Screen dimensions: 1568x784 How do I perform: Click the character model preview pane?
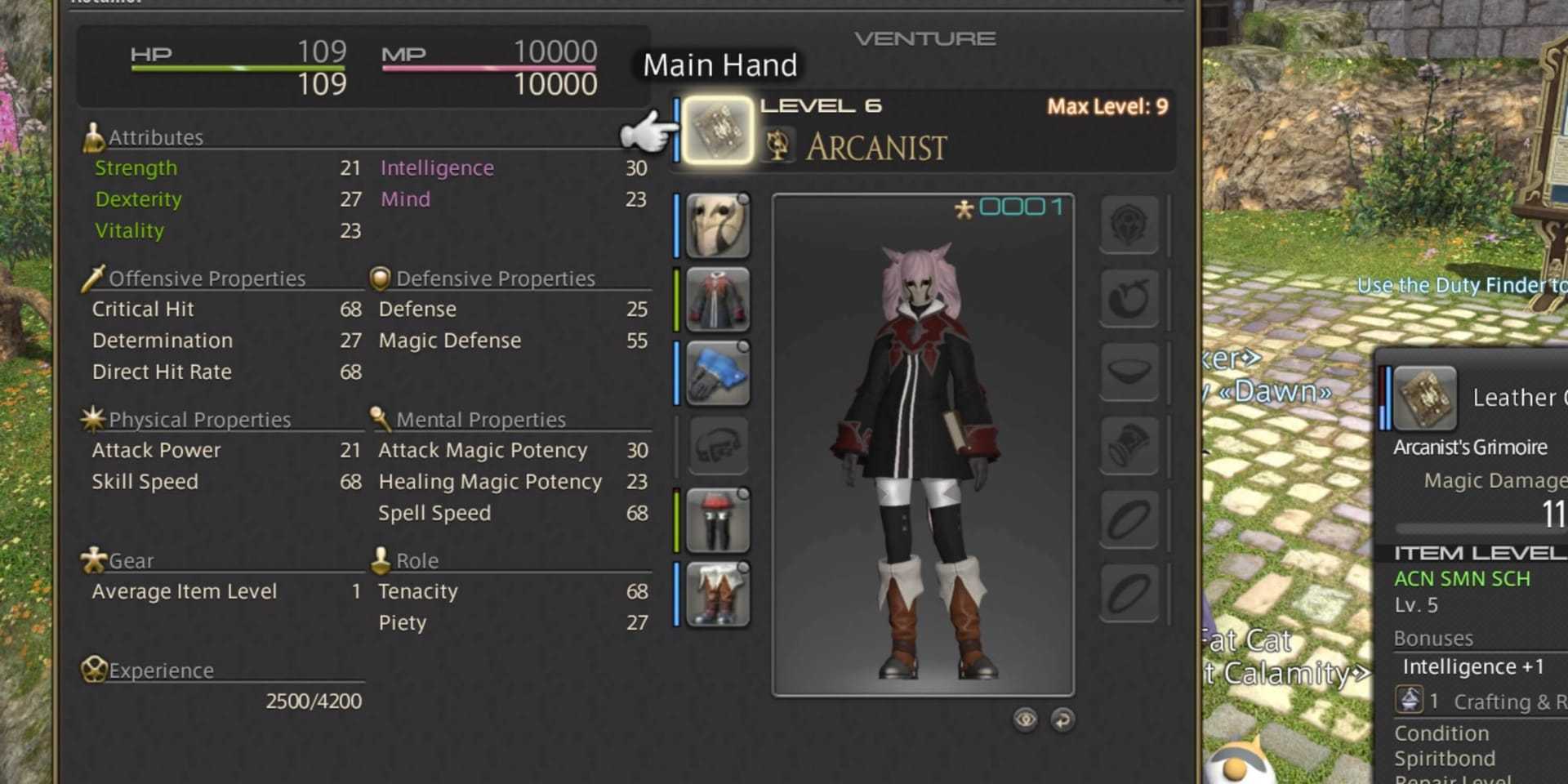923,445
